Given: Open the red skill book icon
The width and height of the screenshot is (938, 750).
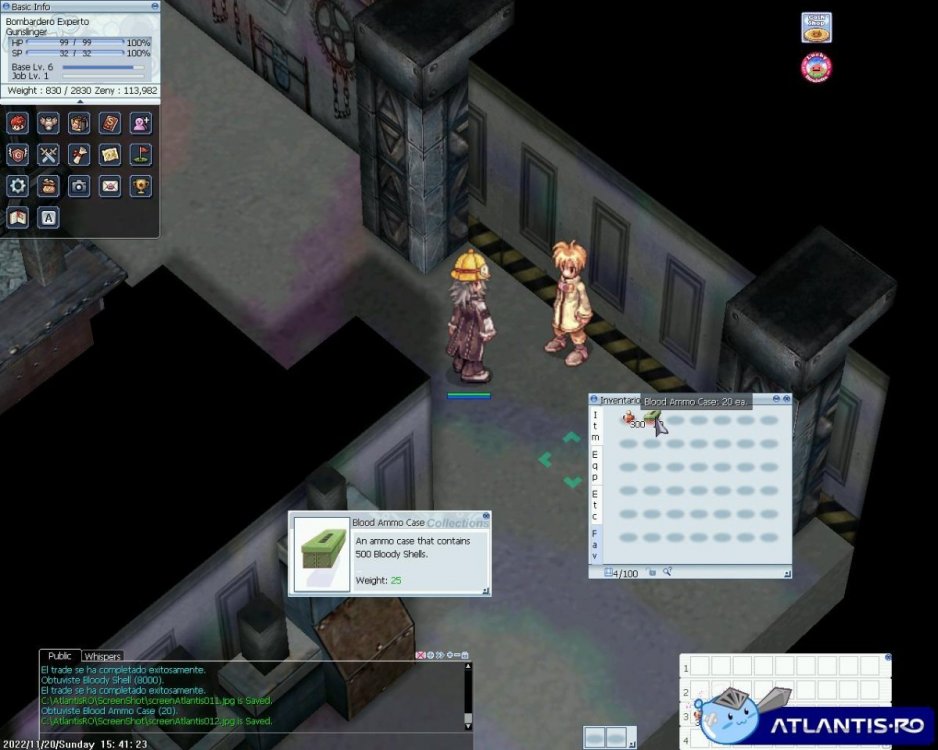Looking at the screenshot, I should [x=110, y=123].
